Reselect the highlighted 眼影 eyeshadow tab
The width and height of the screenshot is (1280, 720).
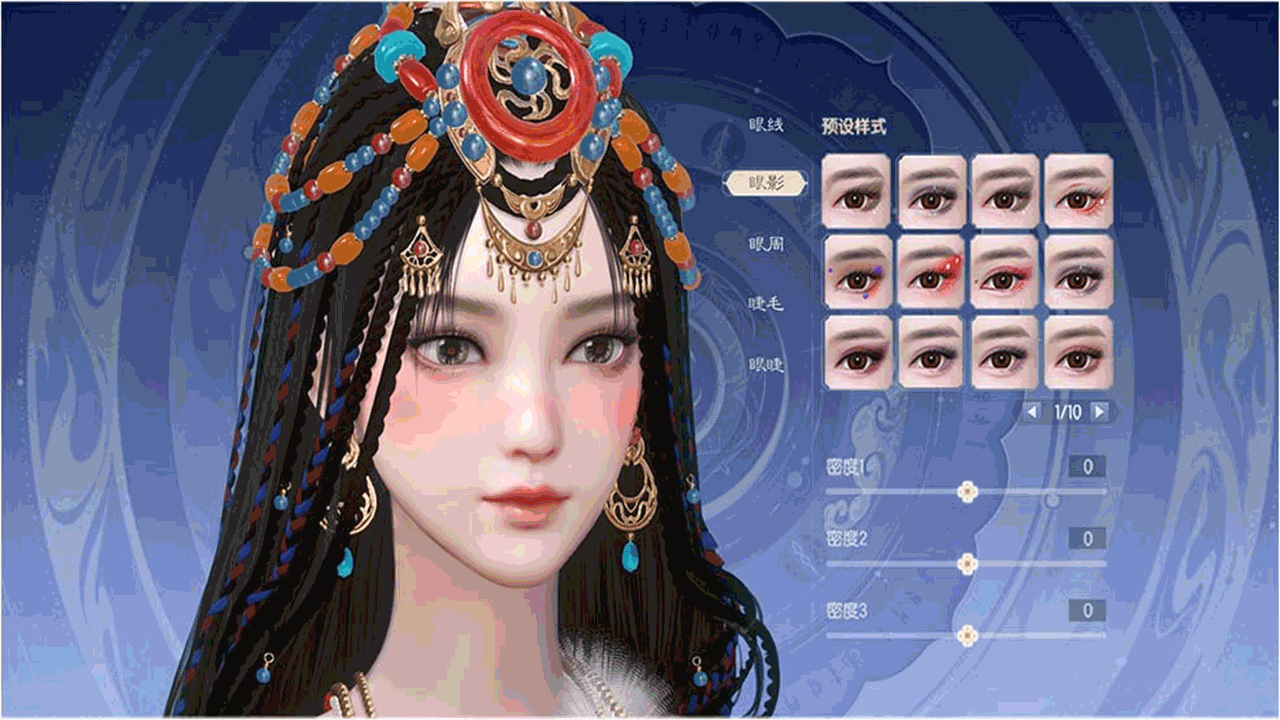[x=766, y=181]
